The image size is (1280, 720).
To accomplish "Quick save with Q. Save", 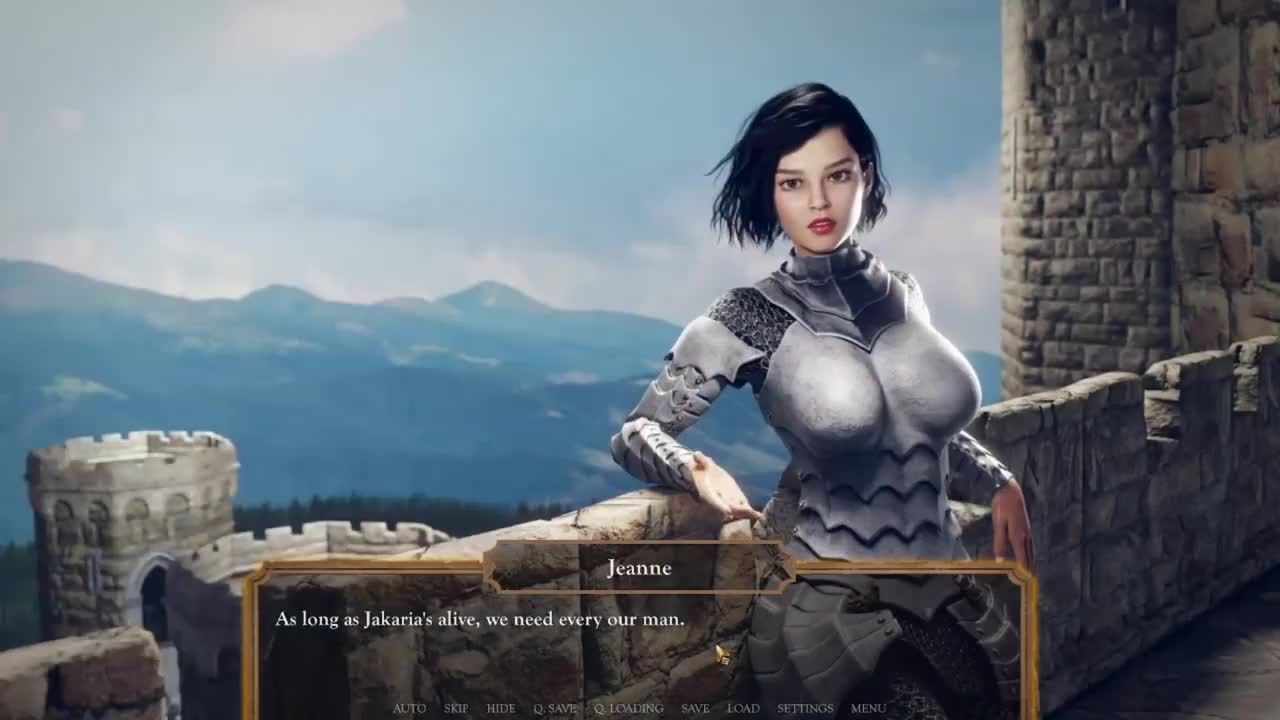I will coord(555,708).
